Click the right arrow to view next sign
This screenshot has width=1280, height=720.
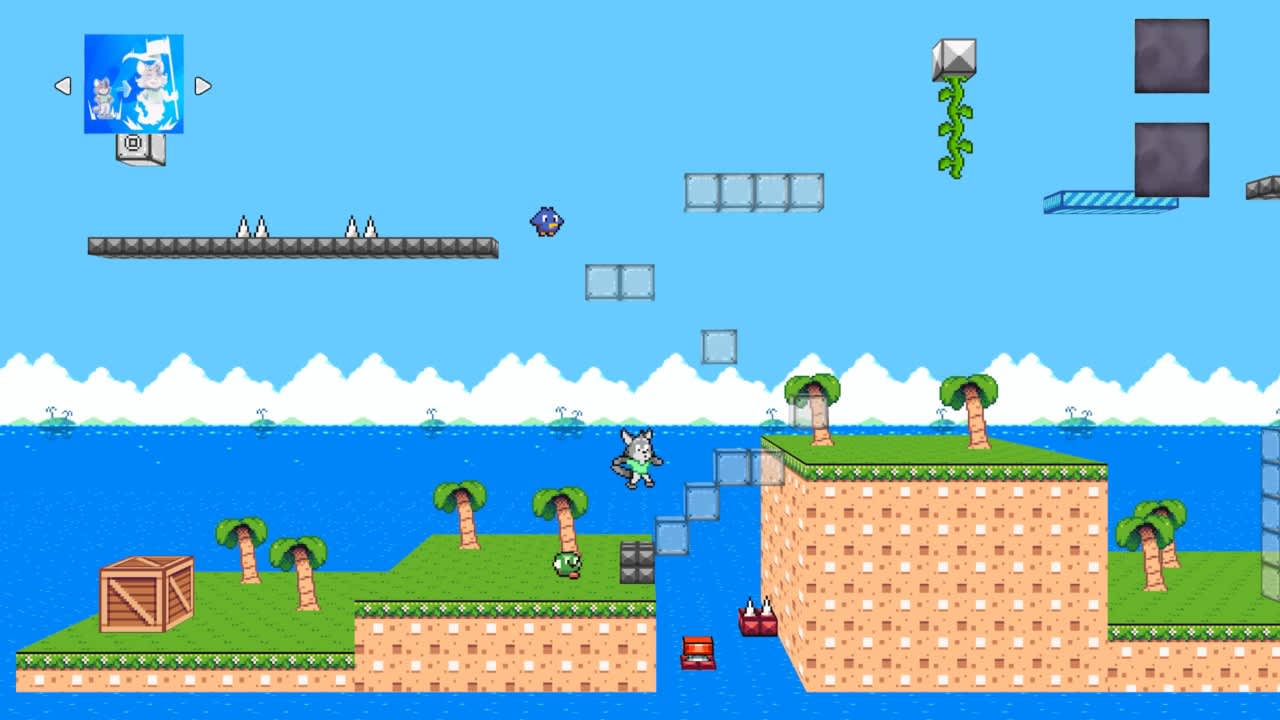203,86
